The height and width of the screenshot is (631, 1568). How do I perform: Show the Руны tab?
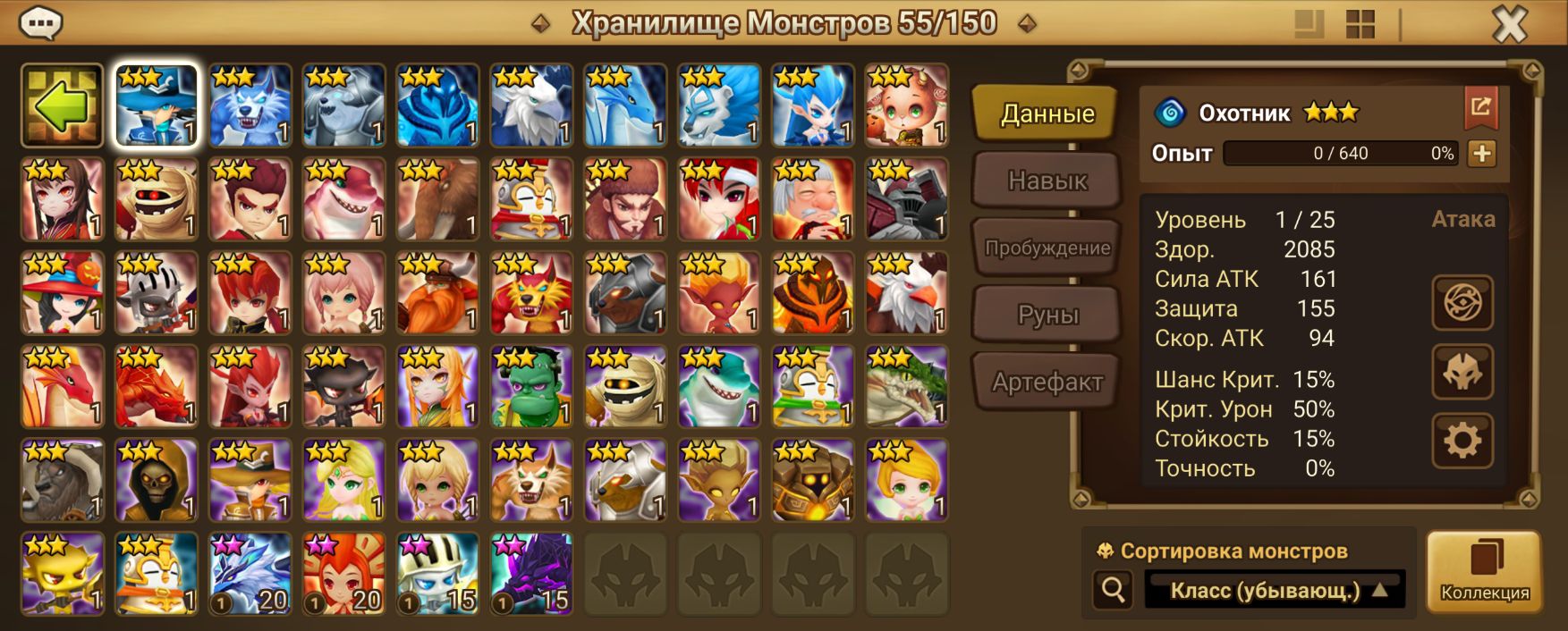(x=1047, y=315)
